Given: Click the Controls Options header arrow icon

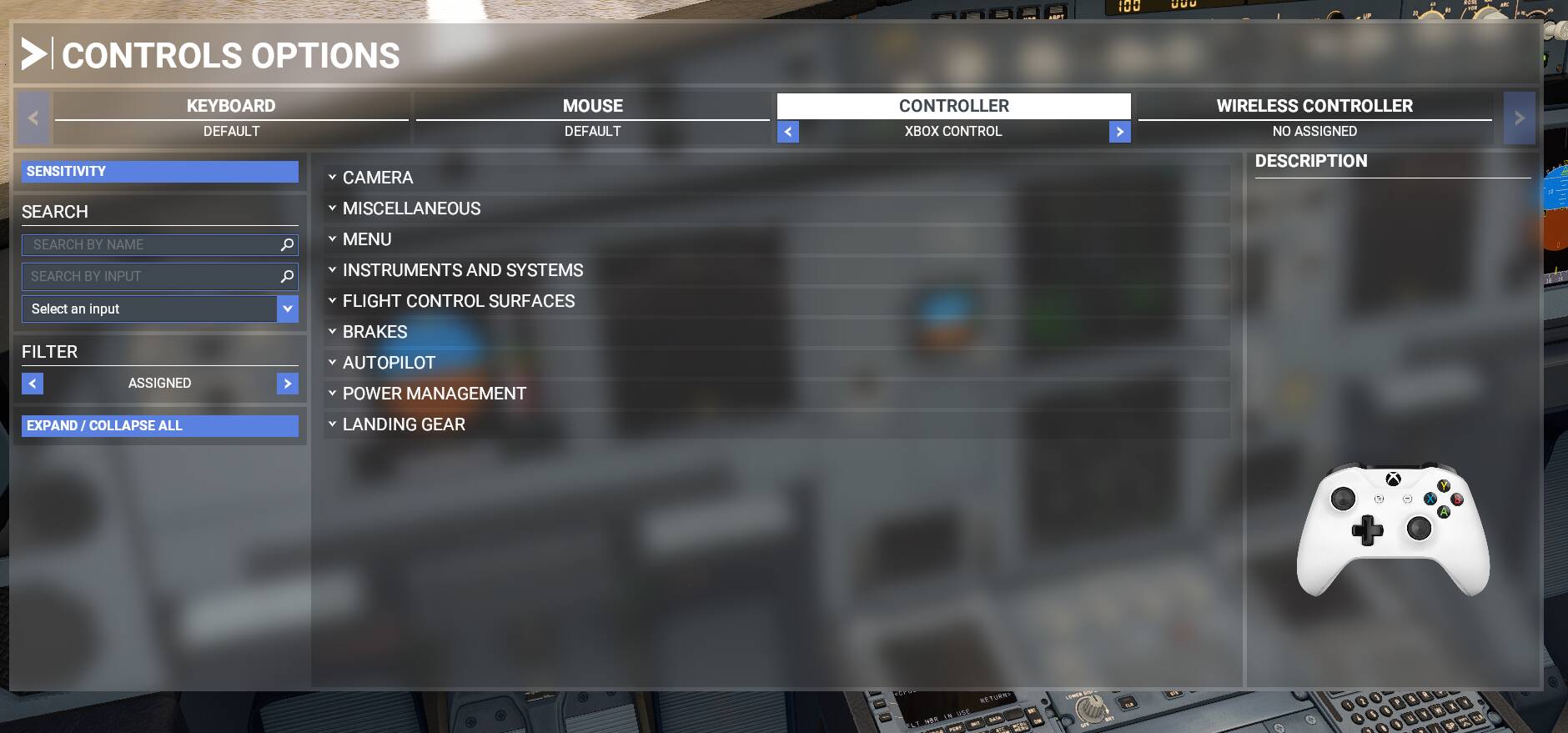Looking at the screenshot, I should [x=33, y=53].
